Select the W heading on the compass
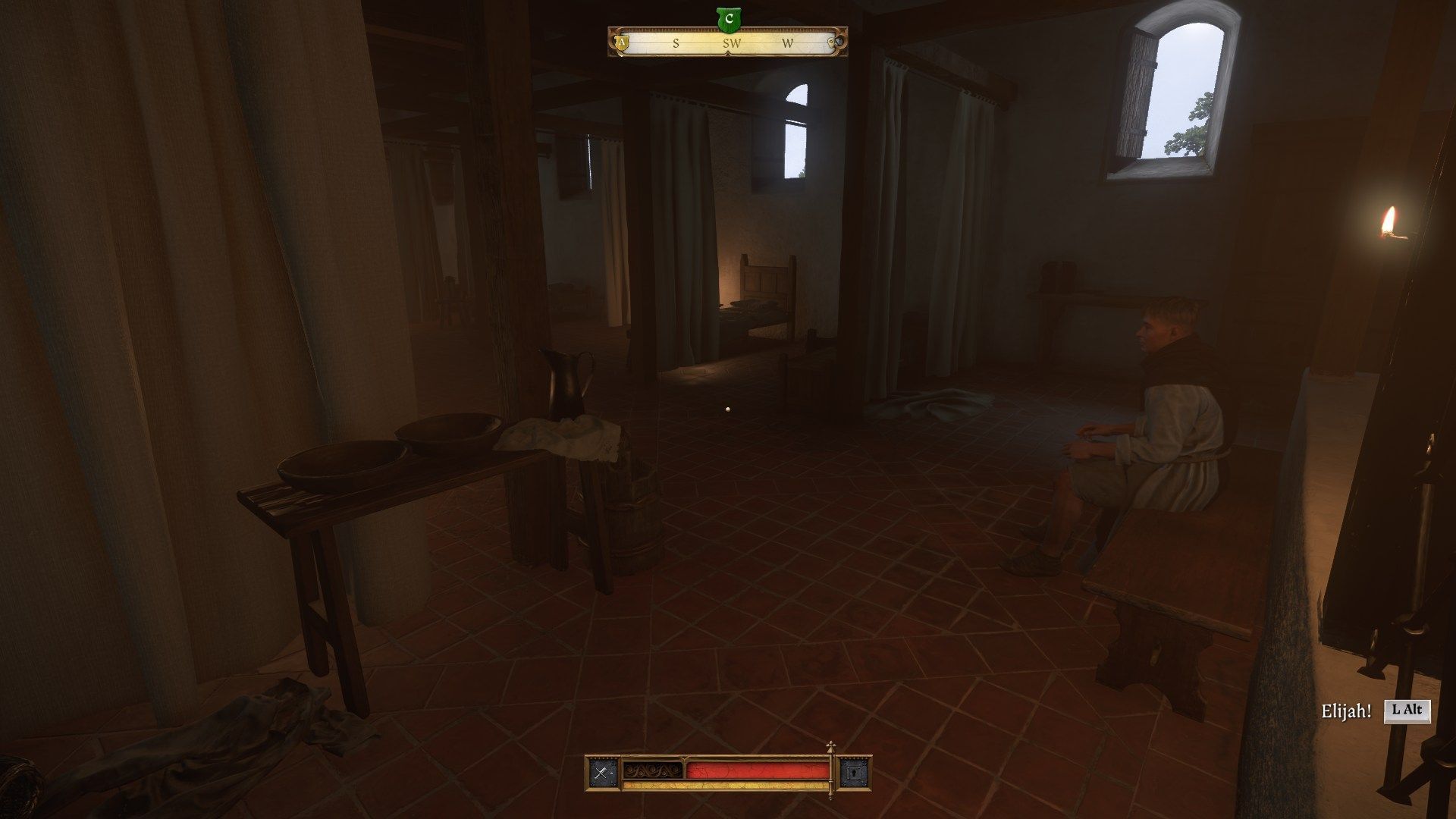The image size is (1456, 819). 786,43
